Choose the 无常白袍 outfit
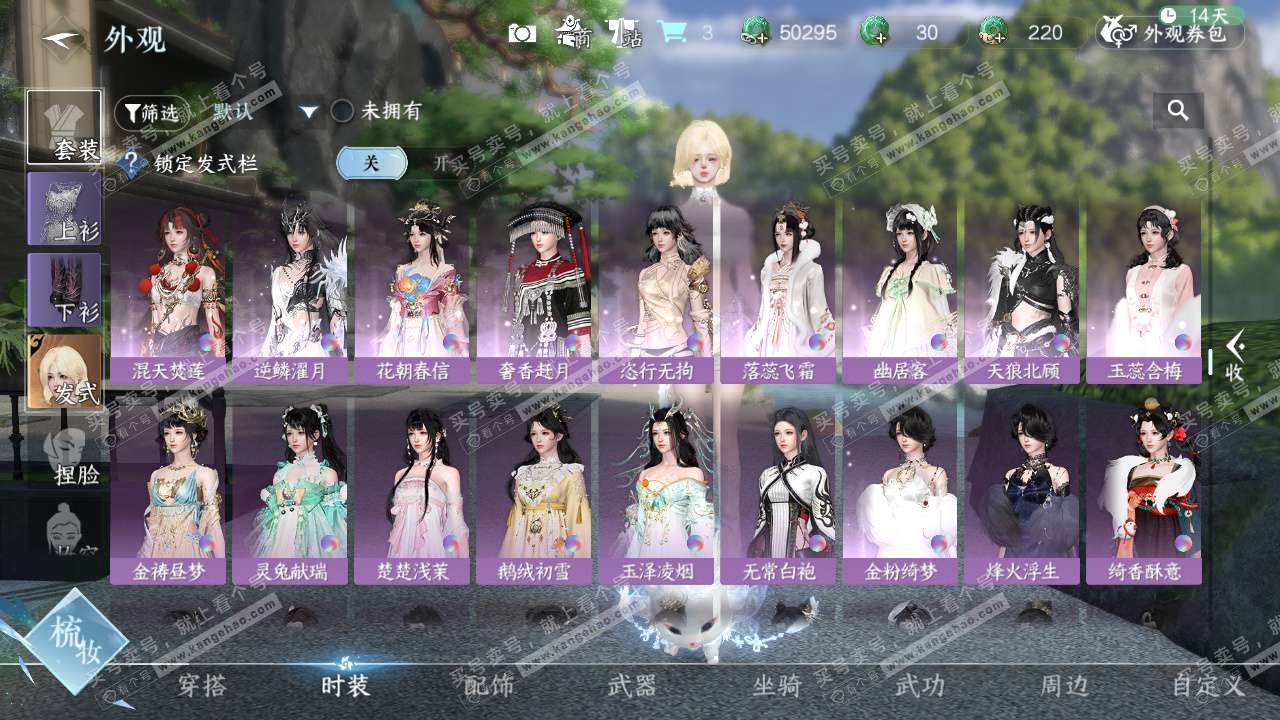 click(x=778, y=490)
